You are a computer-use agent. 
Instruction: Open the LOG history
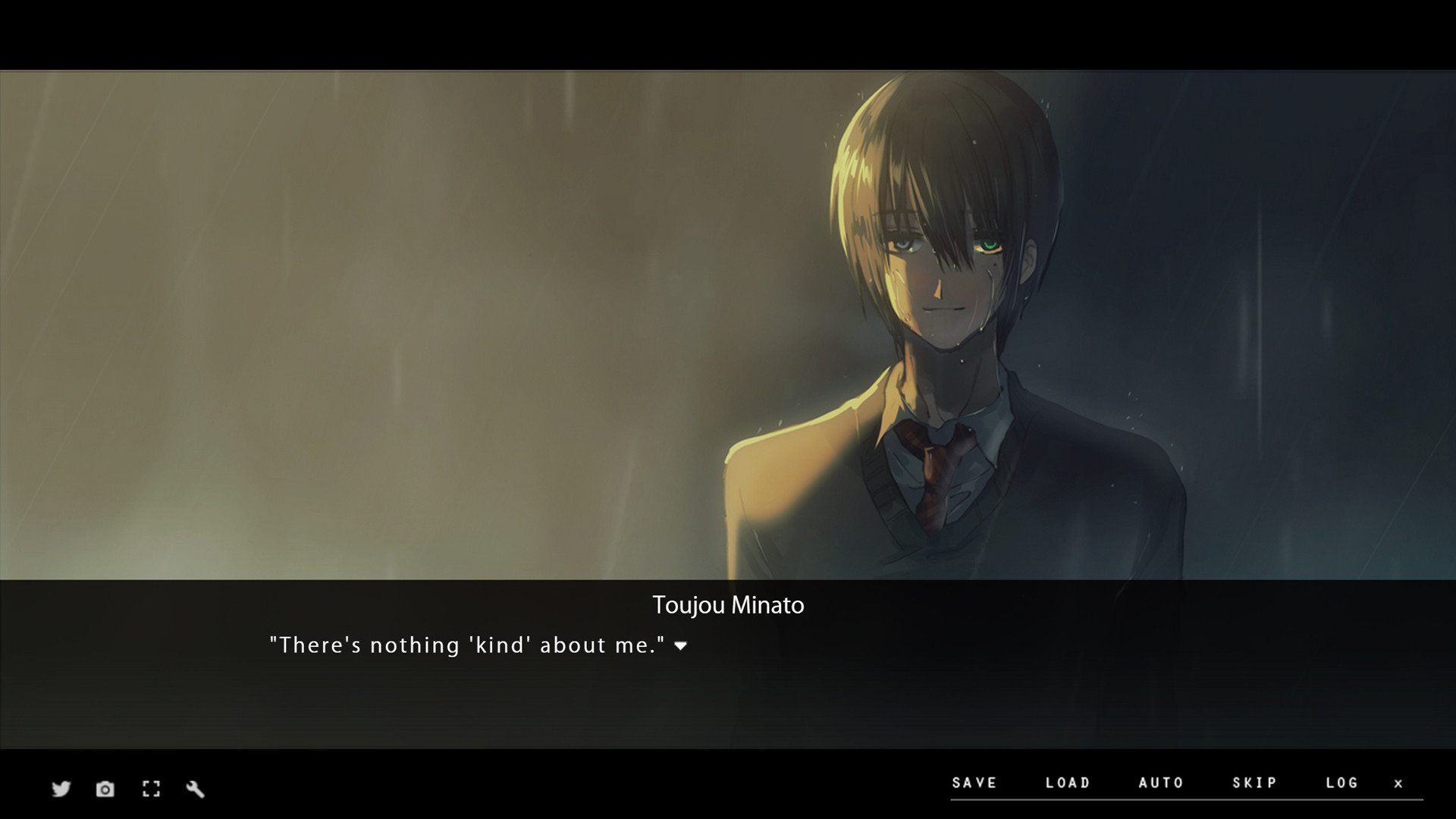(x=1342, y=783)
